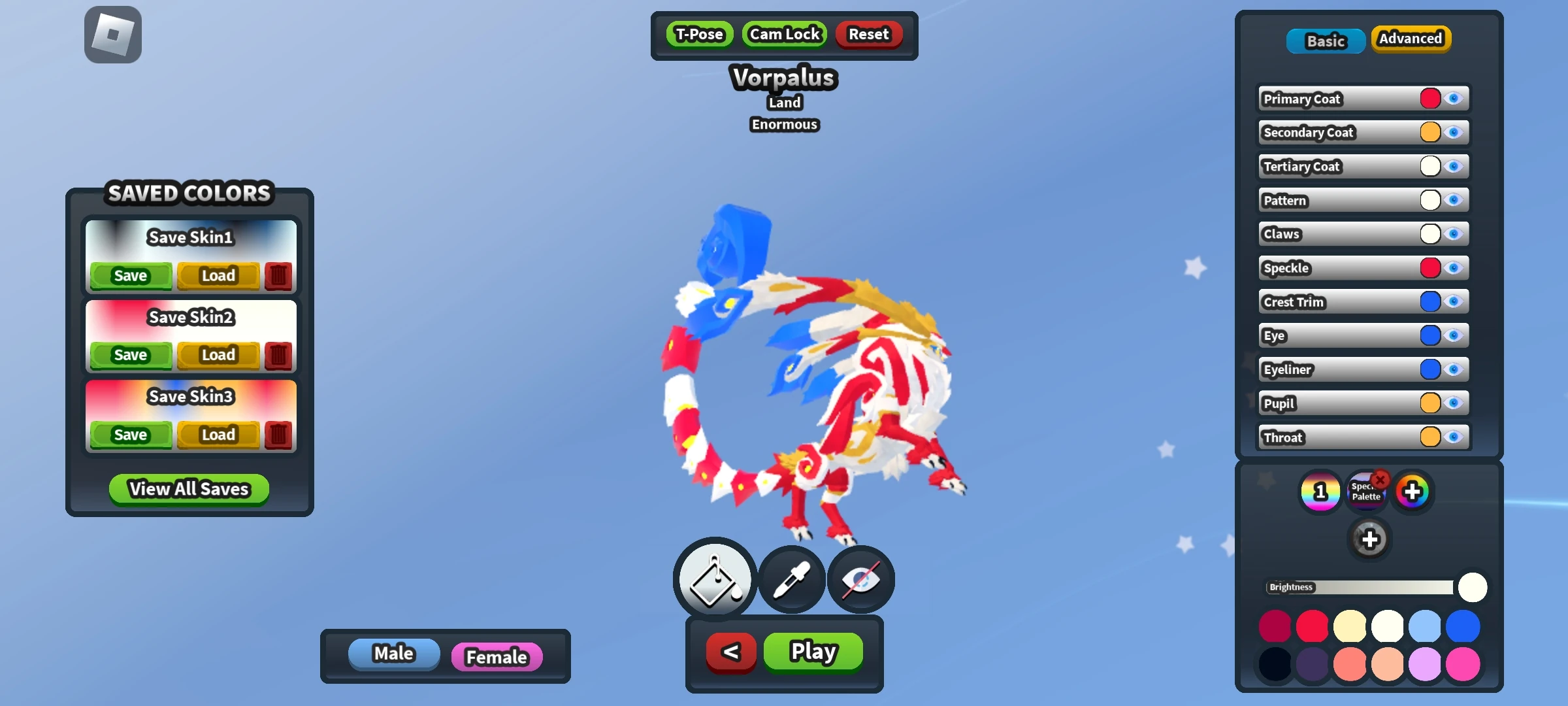Viewport: 1568px width, 706px height.
Task: Click the Roblox logo in the corner
Action: click(112, 34)
